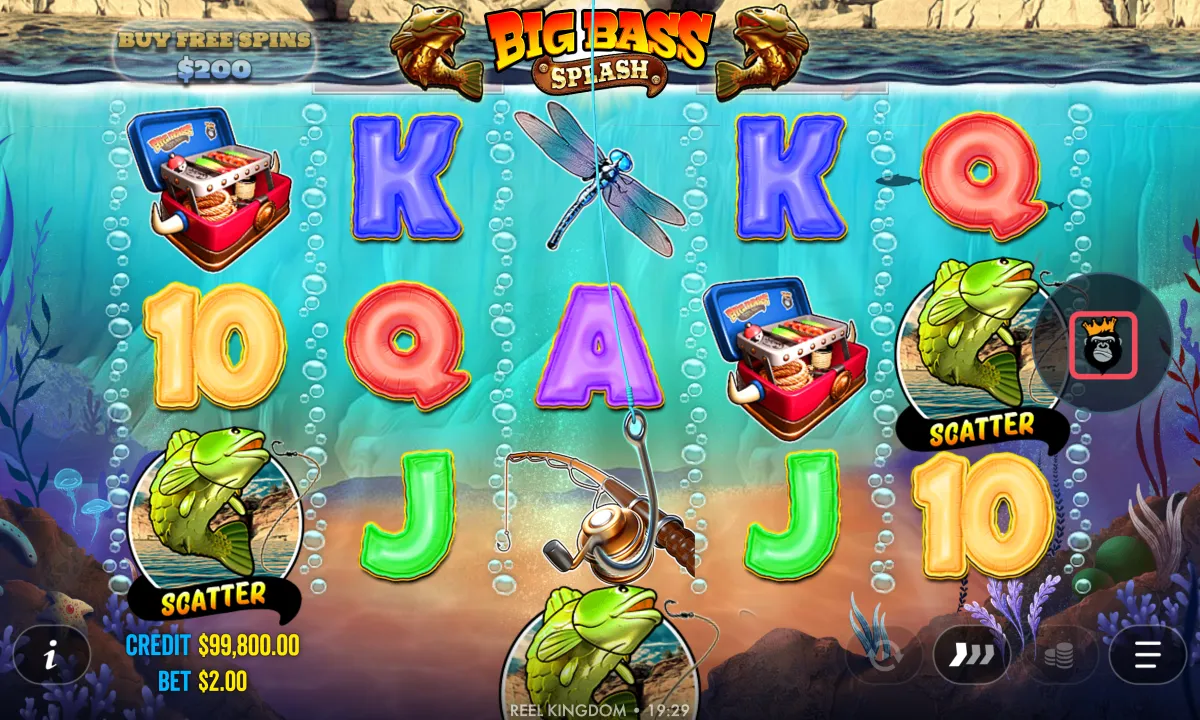Toggle the turbo spin arrows button
This screenshot has height=720, width=1200.
(x=971, y=655)
